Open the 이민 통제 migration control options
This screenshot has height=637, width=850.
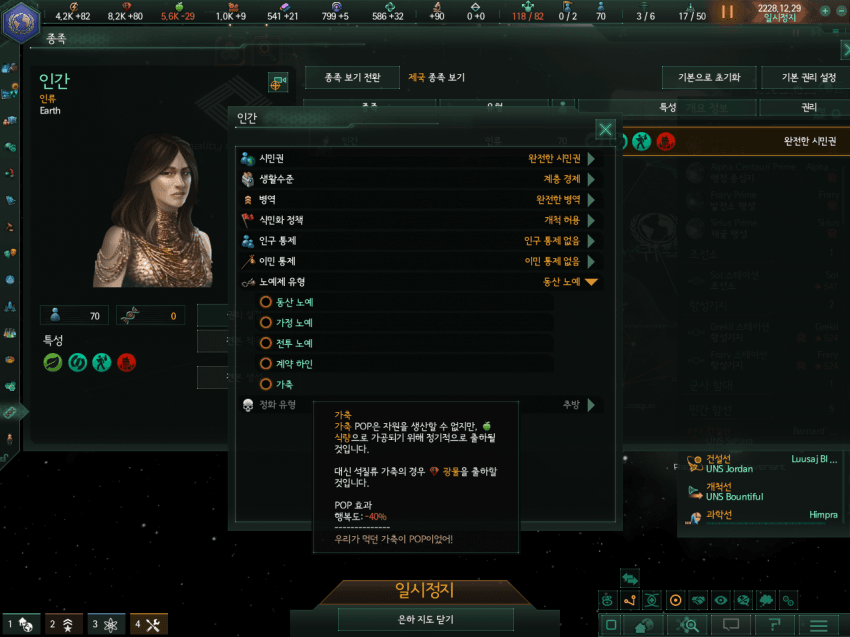(x=591, y=261)
